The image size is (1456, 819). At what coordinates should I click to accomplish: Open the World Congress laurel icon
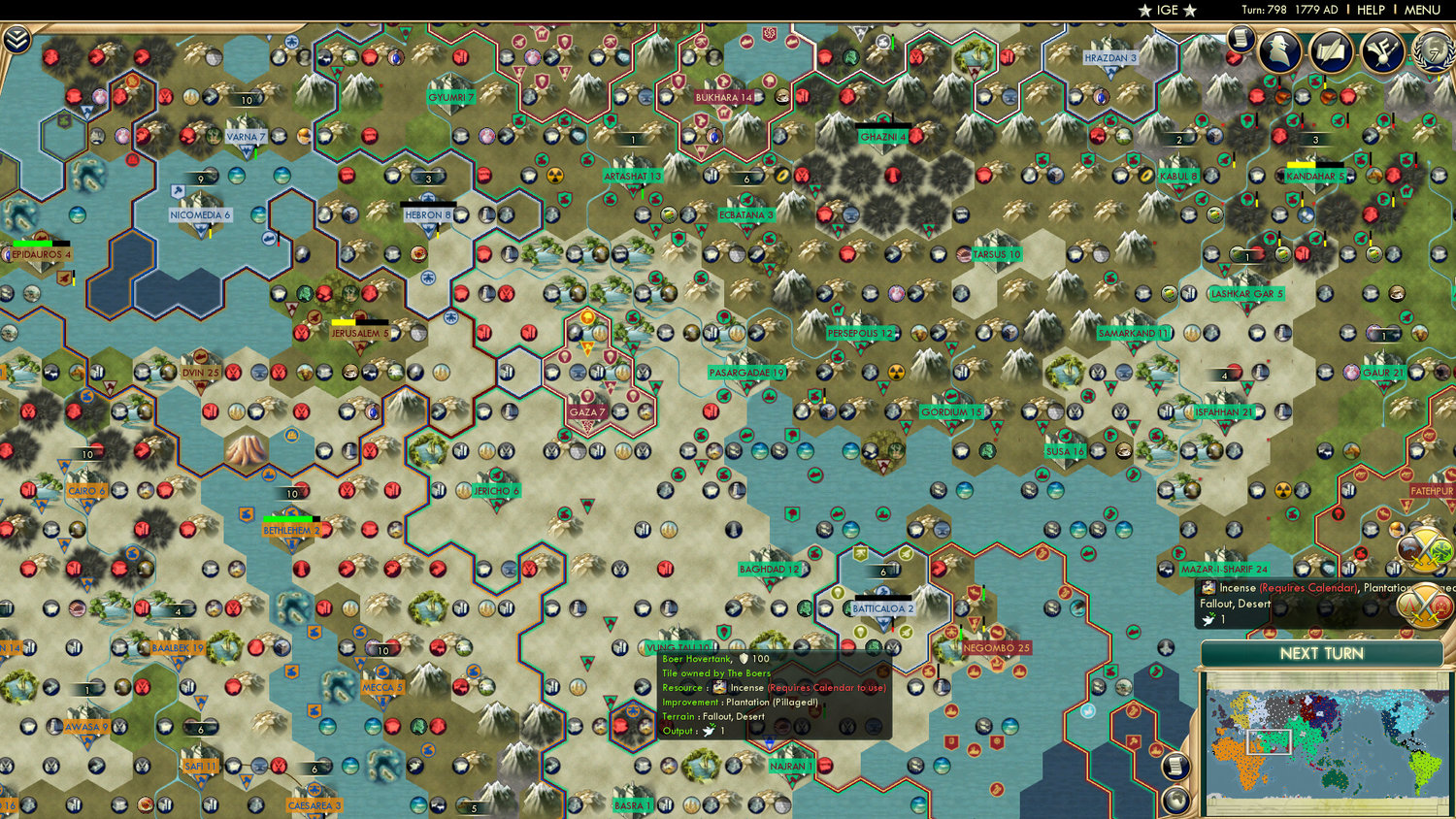pos(1434,50)
